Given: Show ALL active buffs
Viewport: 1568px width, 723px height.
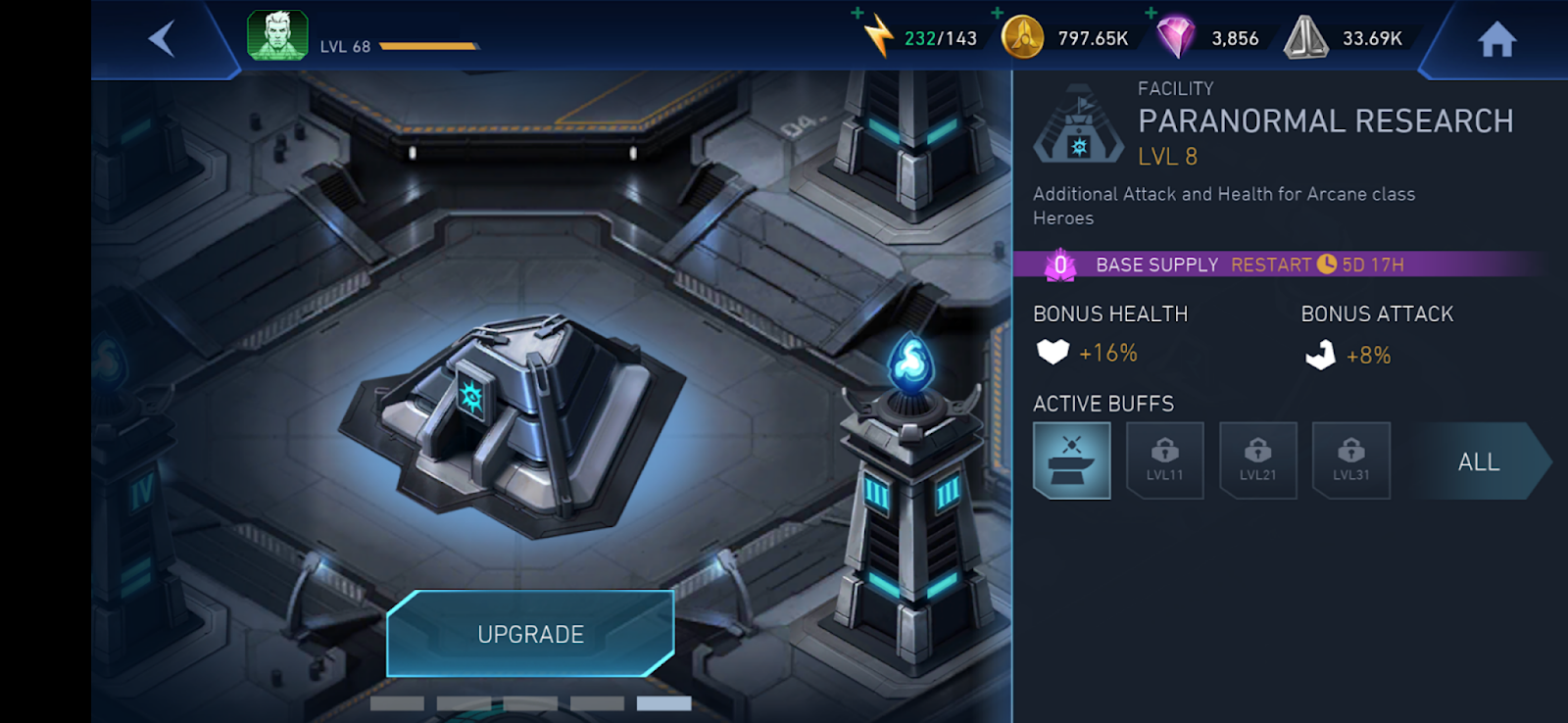Looking at the screenshot, I should coord(1478,461).
